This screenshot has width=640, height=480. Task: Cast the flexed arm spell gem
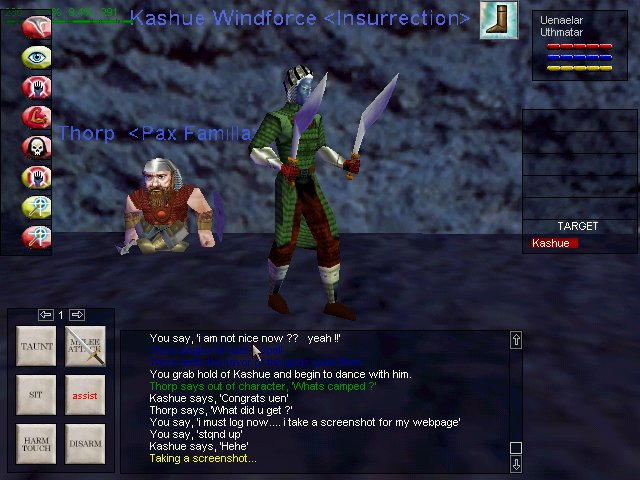click(x=37, y=118)
